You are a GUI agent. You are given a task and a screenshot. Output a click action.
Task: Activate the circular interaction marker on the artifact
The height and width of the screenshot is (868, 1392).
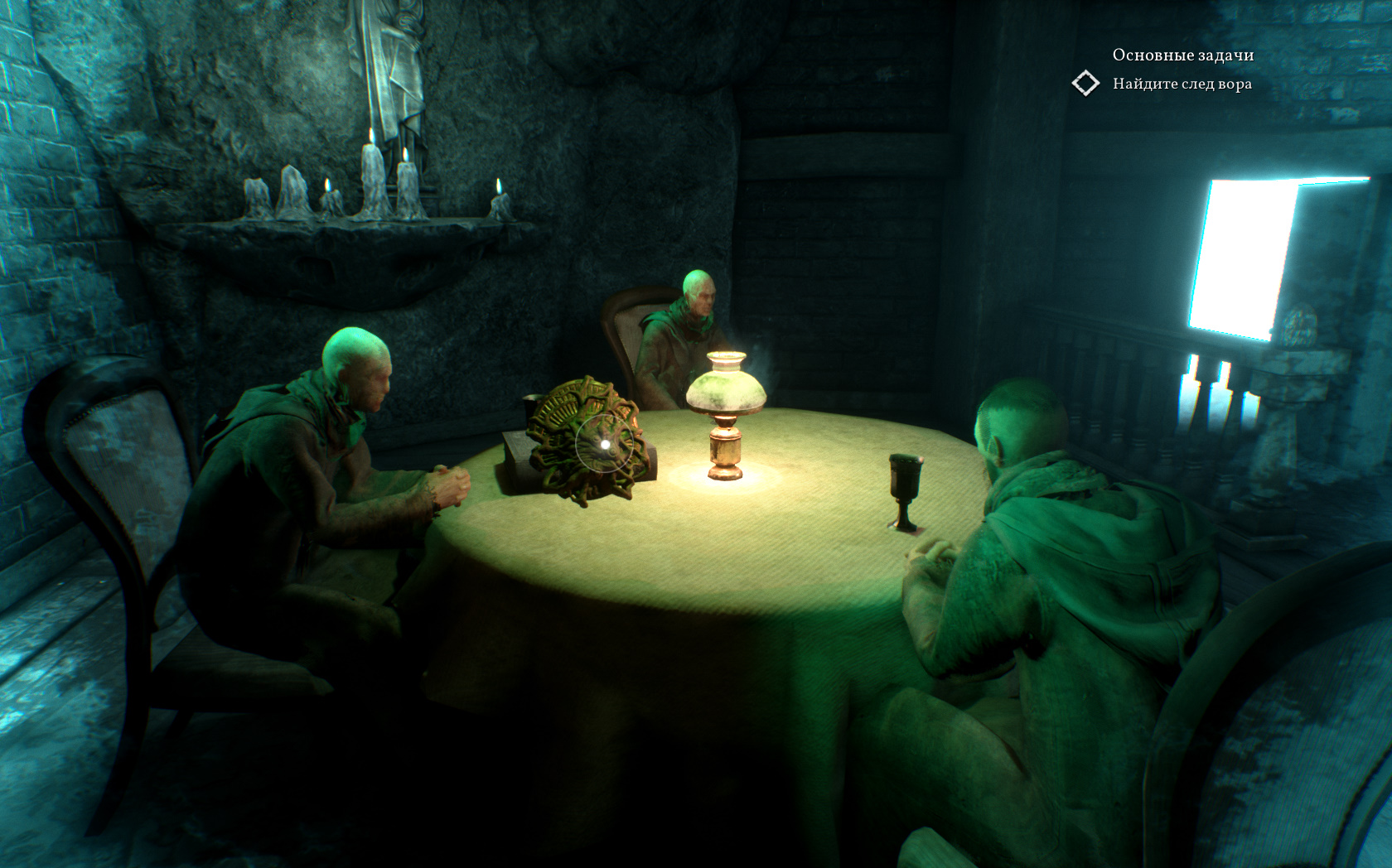coord(605,445)
